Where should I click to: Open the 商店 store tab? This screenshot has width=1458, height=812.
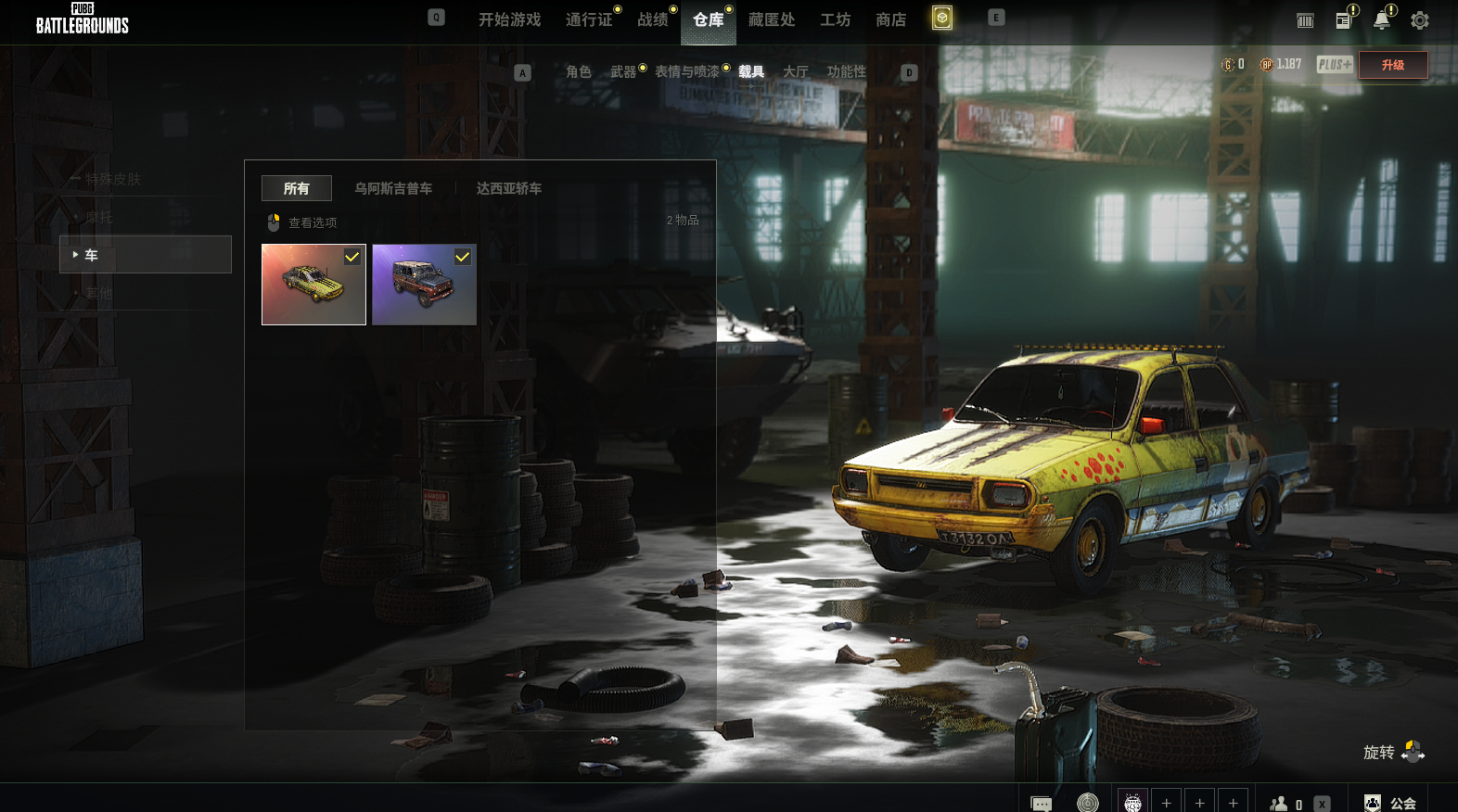tap(891, 19)
